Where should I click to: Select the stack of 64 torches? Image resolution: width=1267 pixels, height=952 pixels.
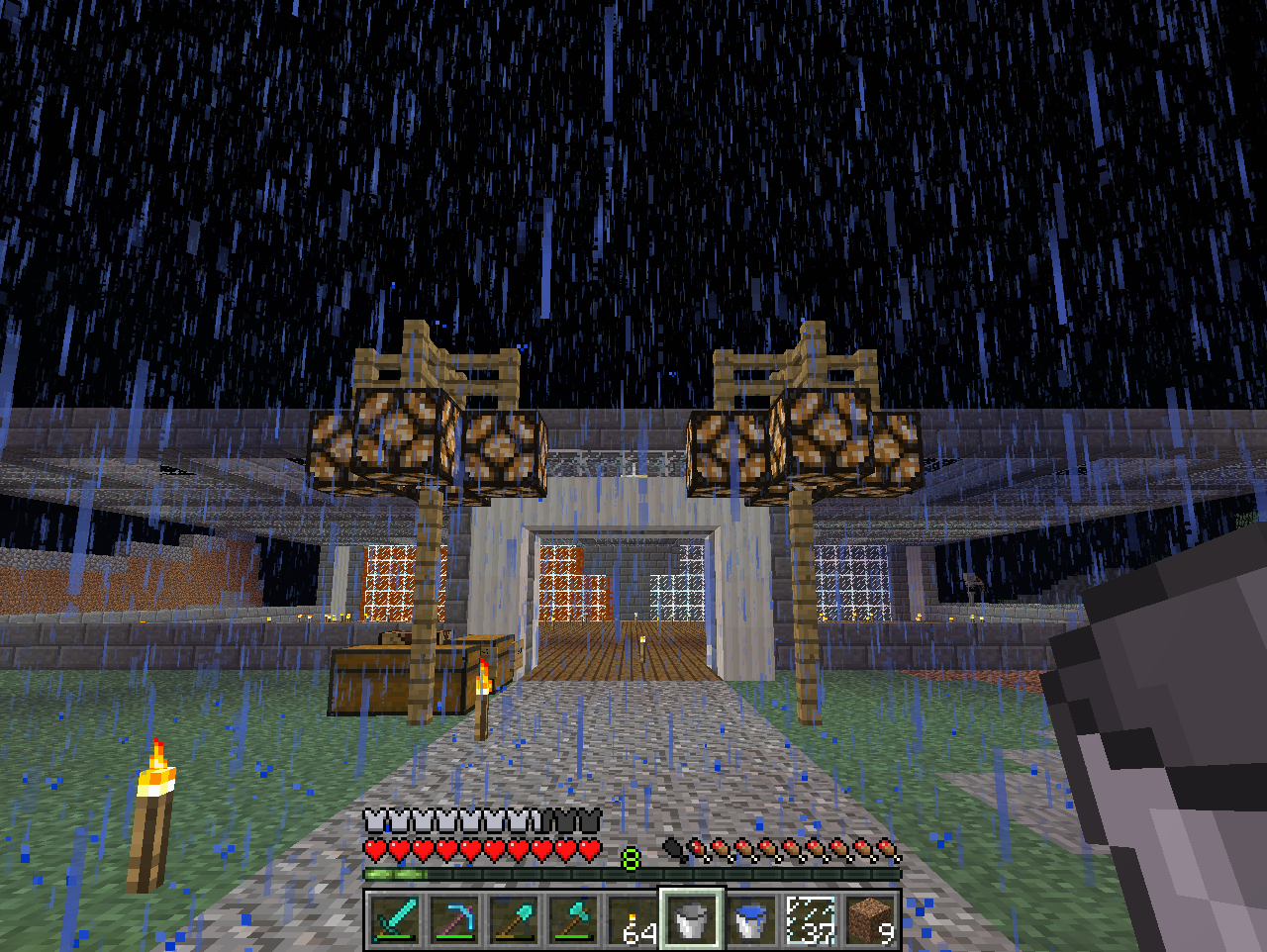coord(633,920)
